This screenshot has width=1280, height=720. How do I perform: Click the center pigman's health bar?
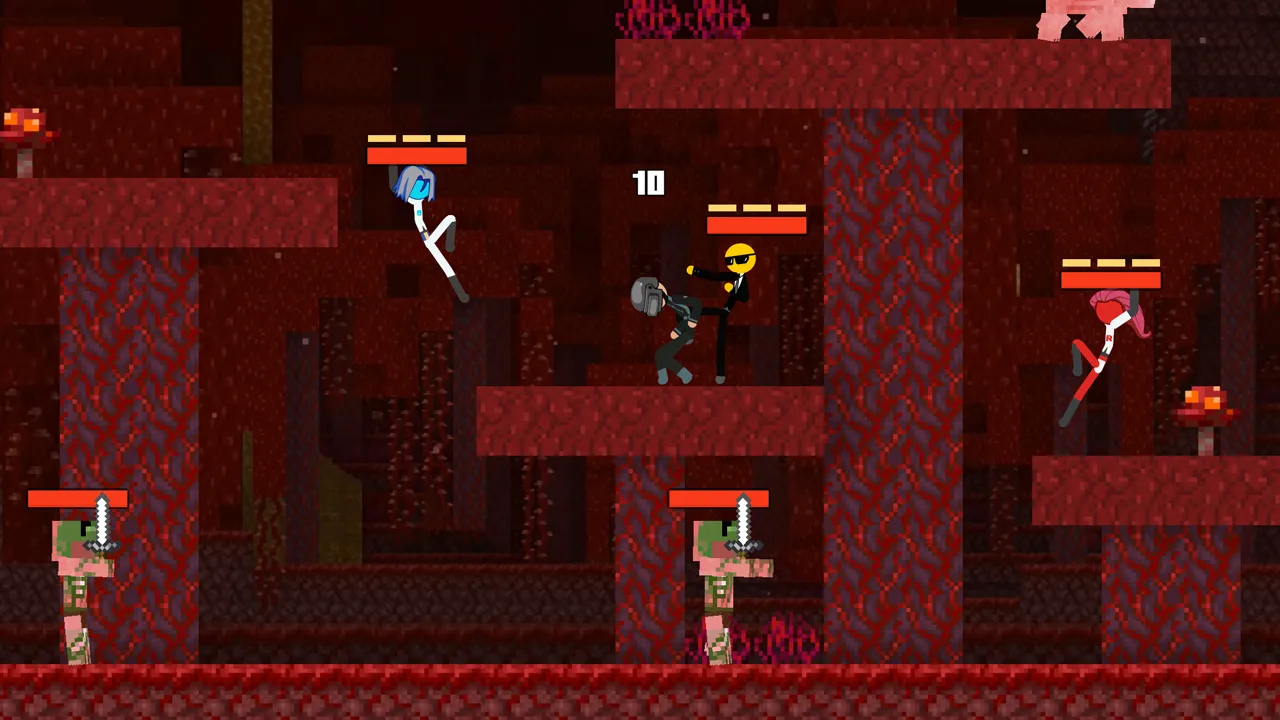point(720,499)
